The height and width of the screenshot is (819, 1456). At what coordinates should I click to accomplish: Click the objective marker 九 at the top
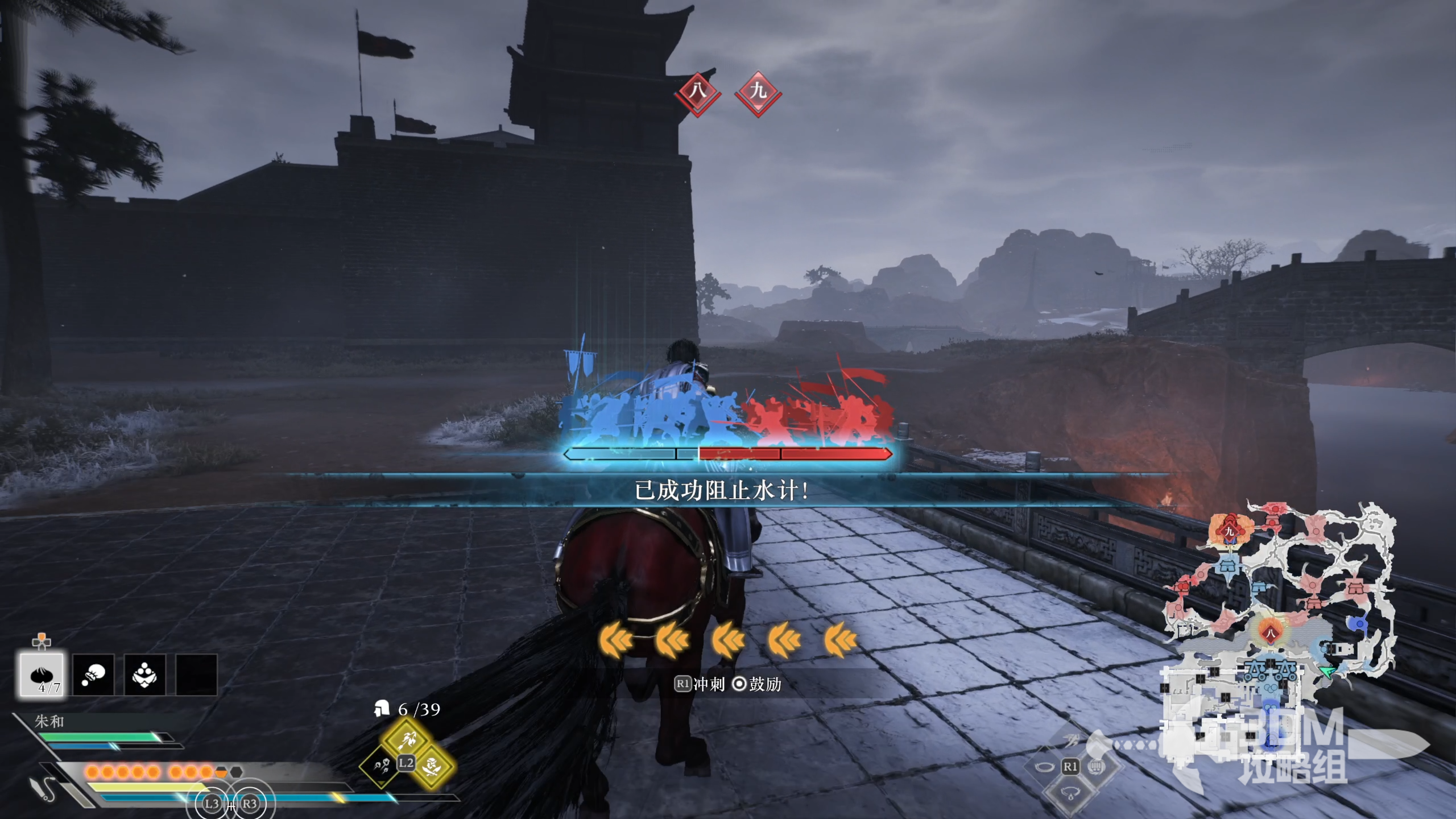(x=758, y=92)
